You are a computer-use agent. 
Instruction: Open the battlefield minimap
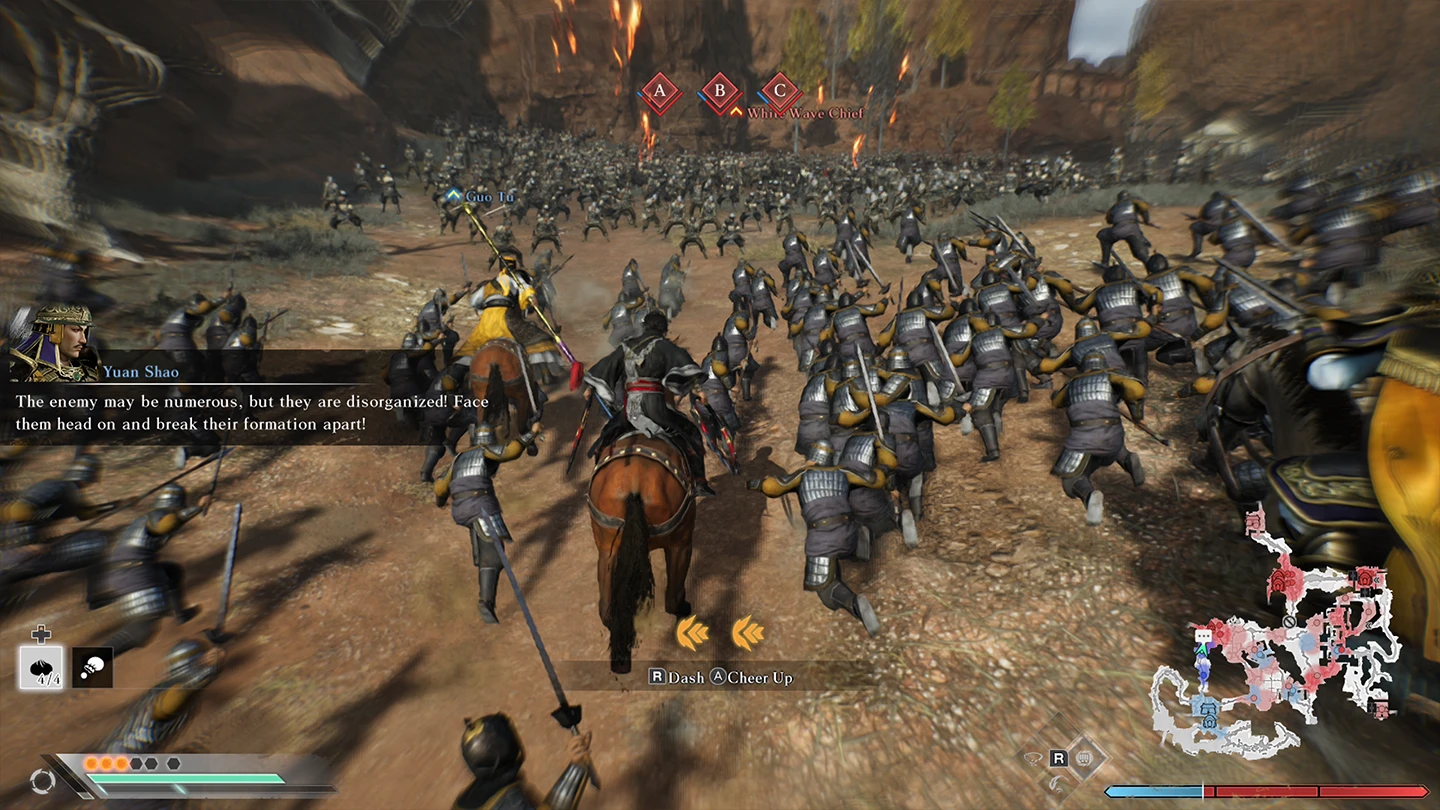pyautogui.click(x=1275, y=640)
